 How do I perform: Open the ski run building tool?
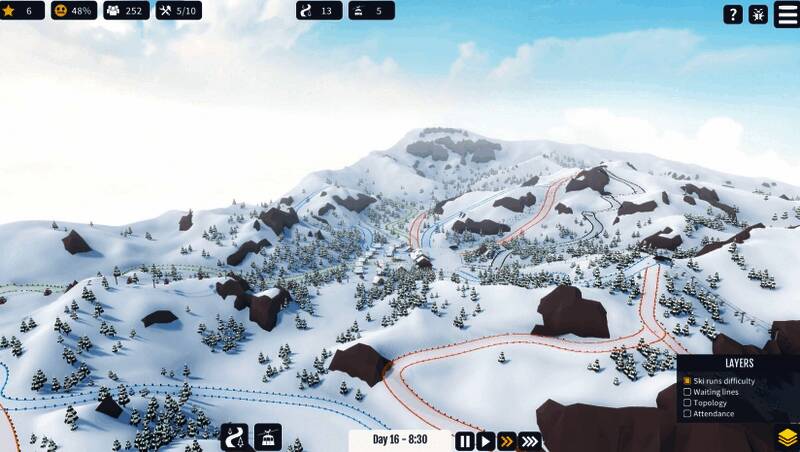click(237, 438)
